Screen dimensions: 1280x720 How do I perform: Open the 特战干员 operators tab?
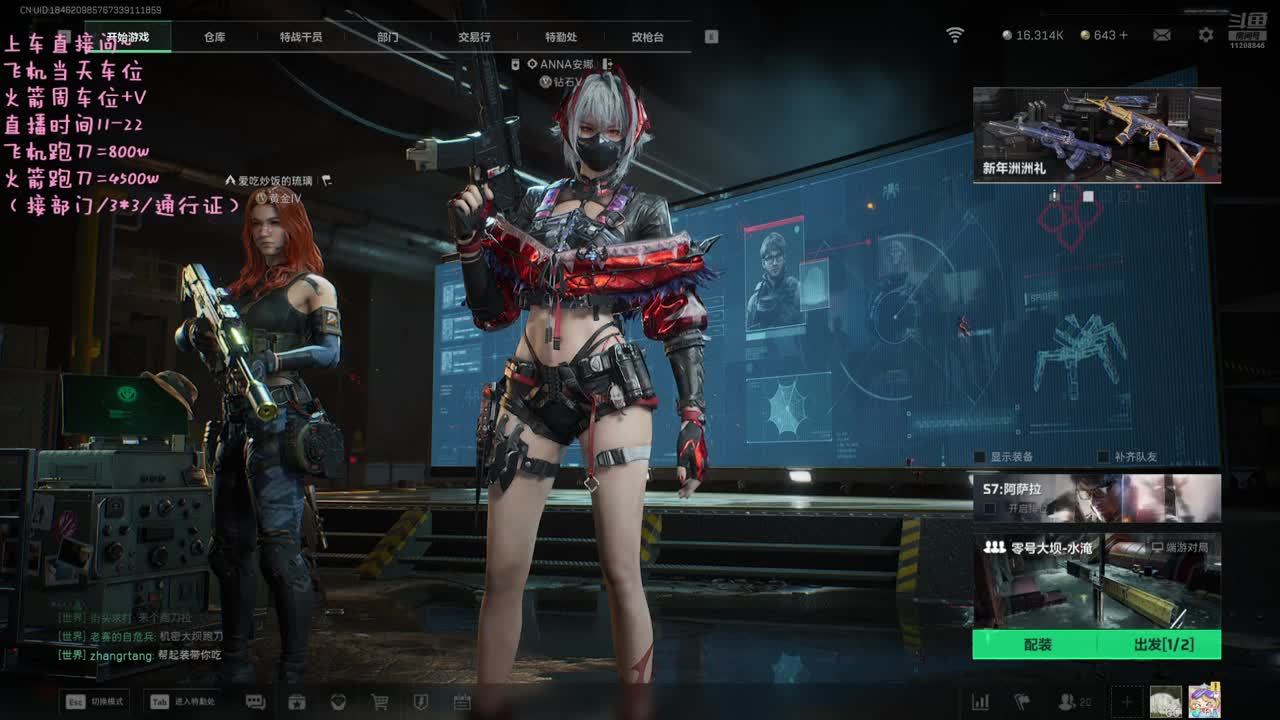pos(301,37)
